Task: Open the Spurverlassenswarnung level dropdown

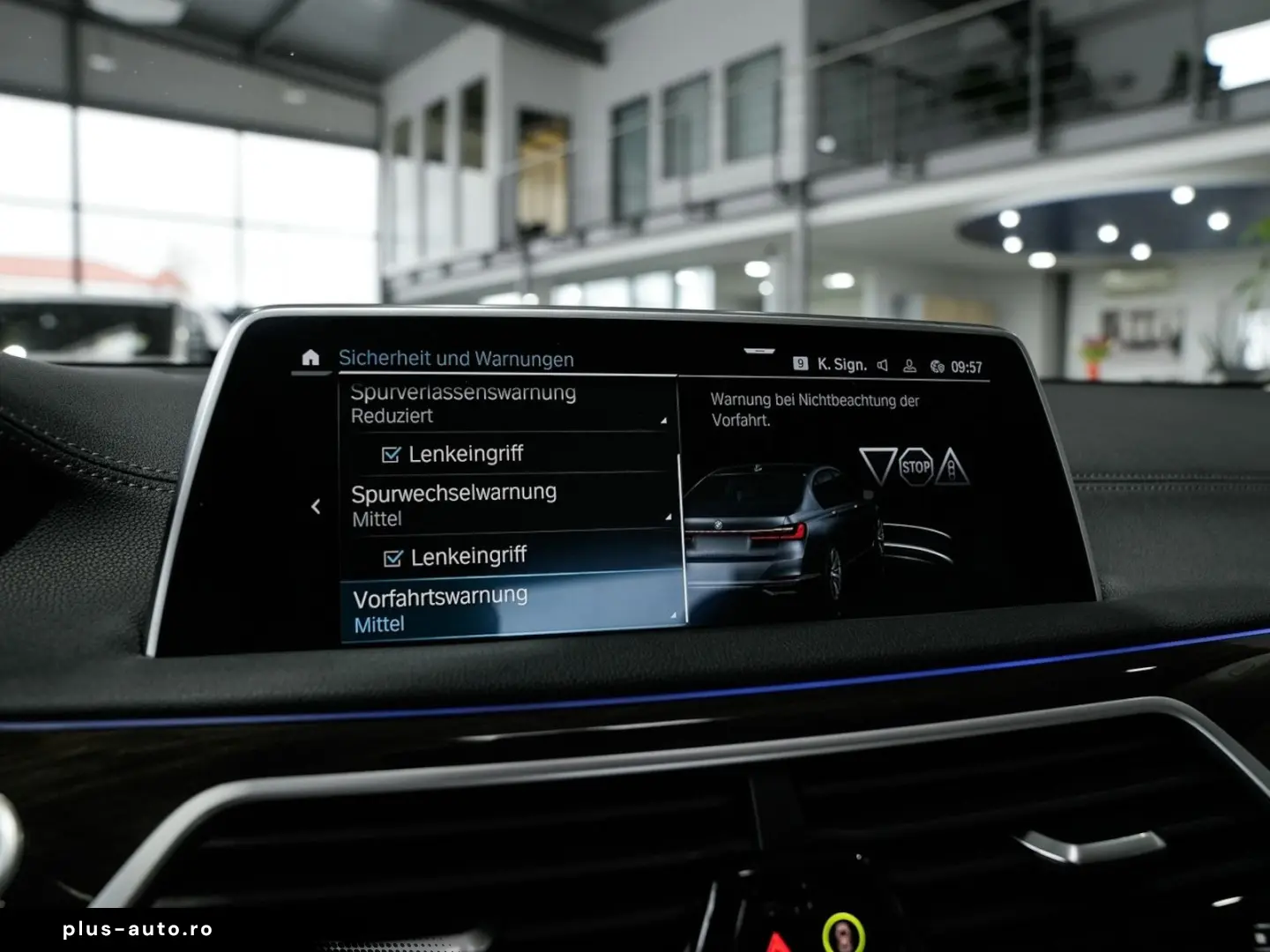Action: [664, 421]
